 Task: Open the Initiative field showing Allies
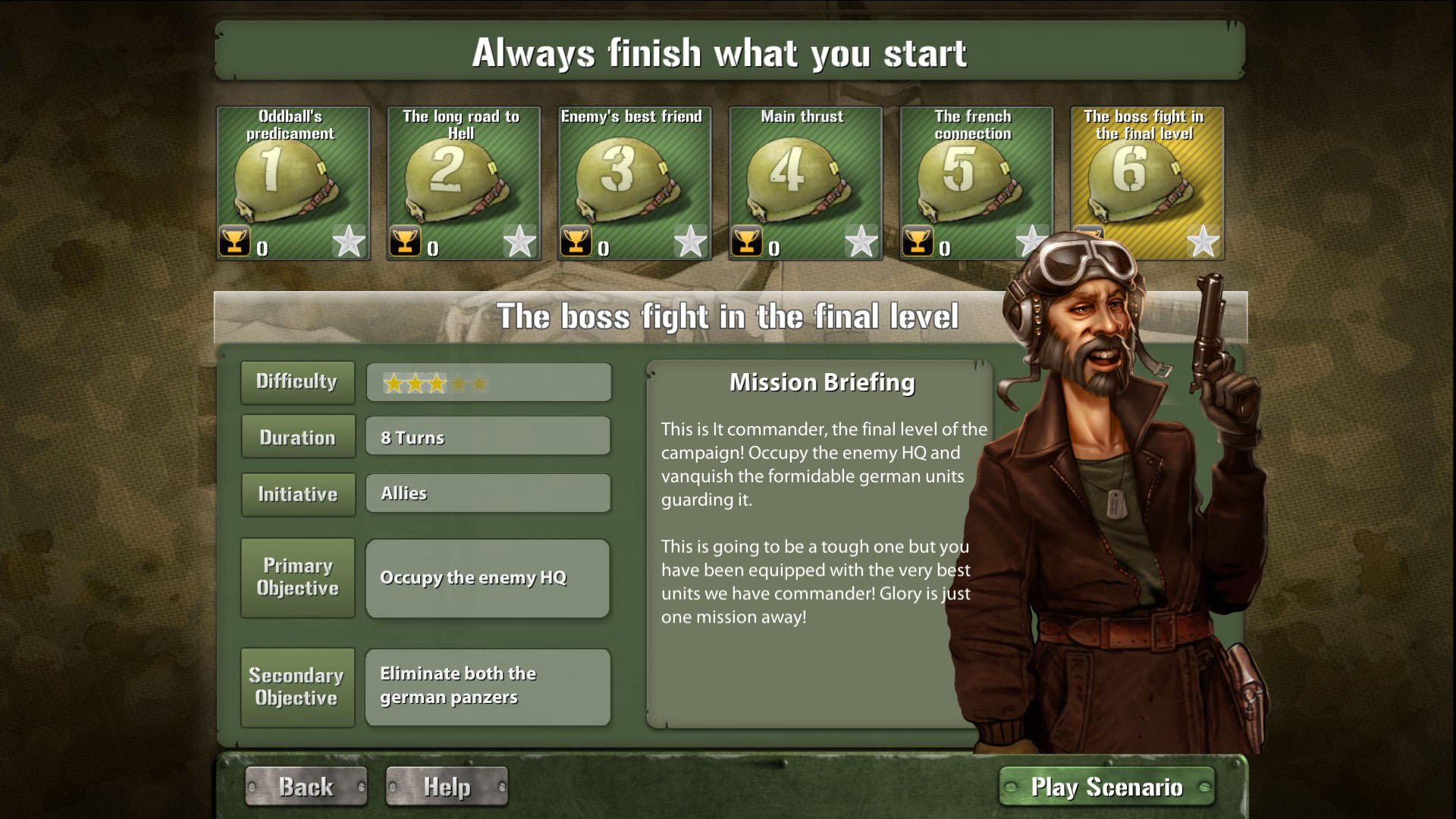tap(488, 493)
